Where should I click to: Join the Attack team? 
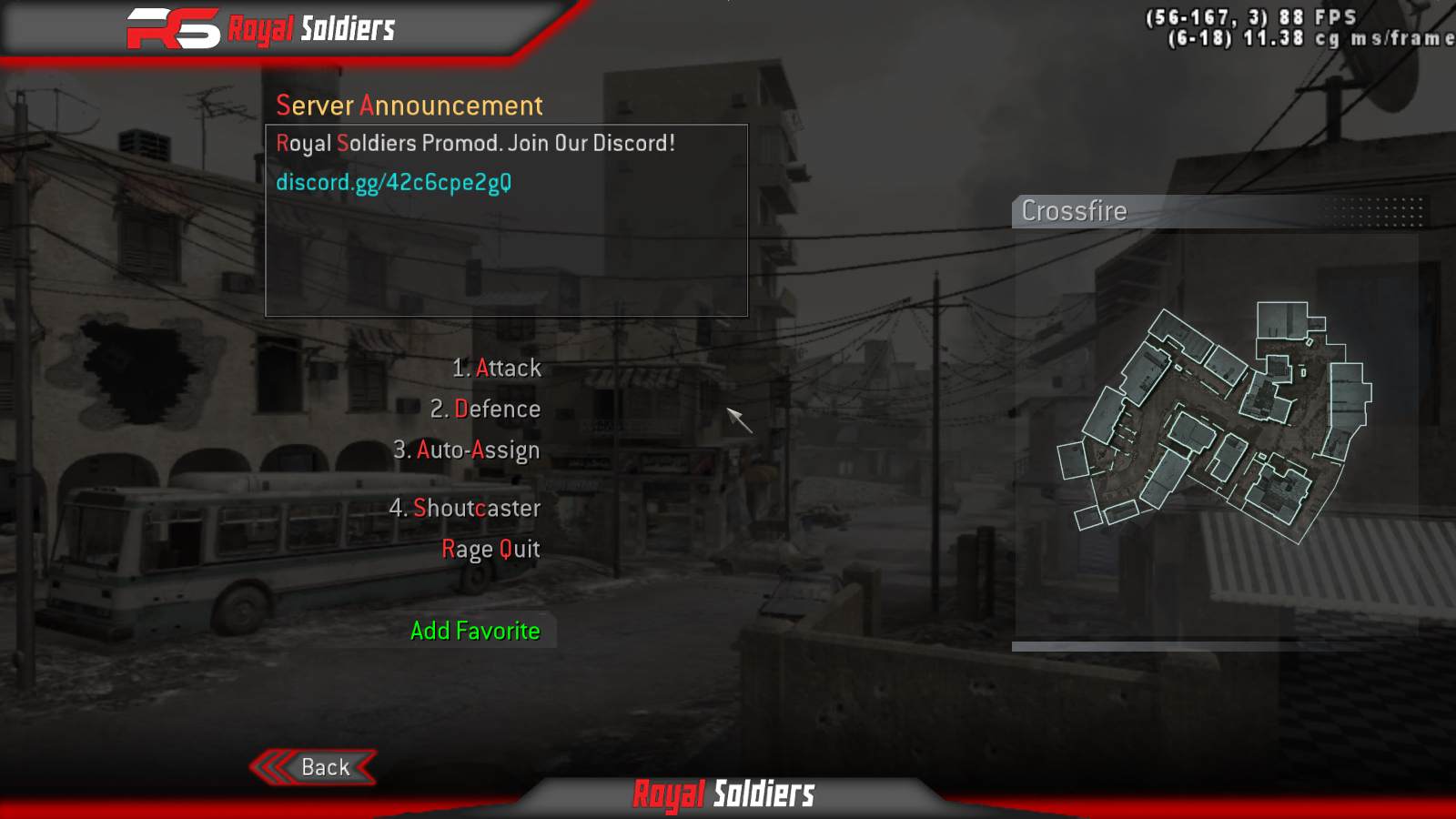pyautogui.click(x=497, y=368)
